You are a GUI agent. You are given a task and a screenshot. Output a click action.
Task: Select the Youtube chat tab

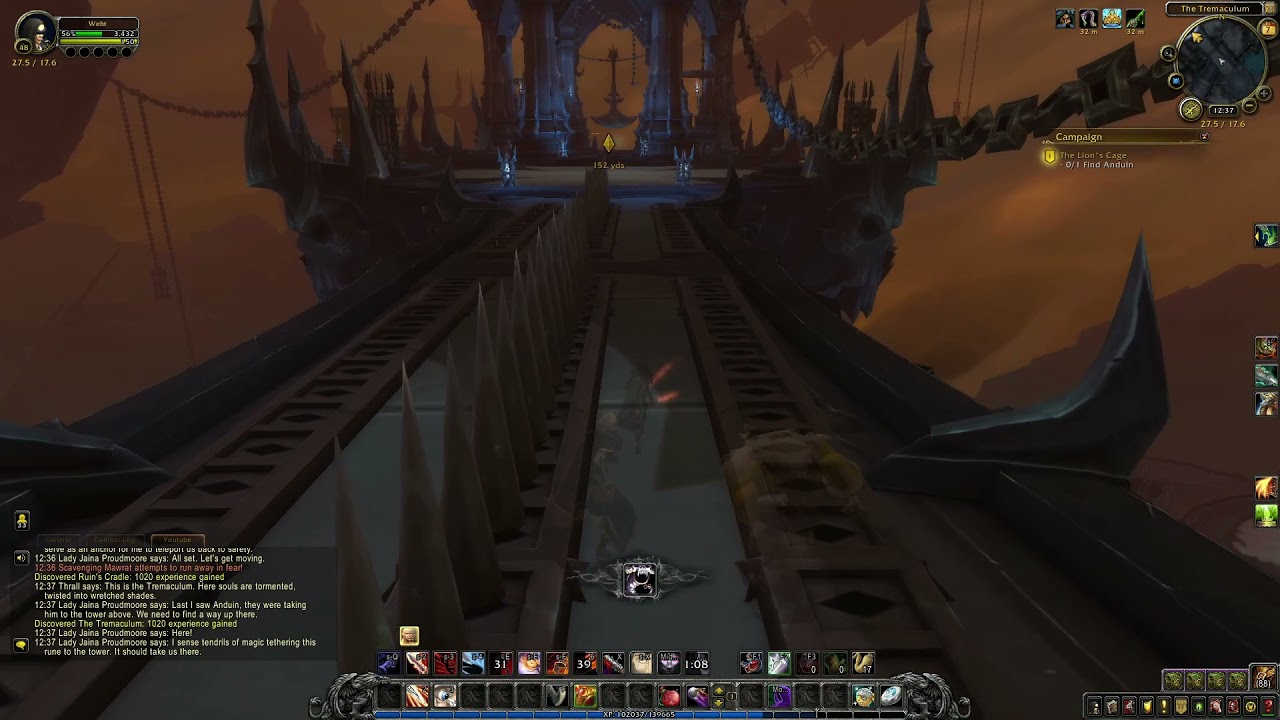click(177, 540)
